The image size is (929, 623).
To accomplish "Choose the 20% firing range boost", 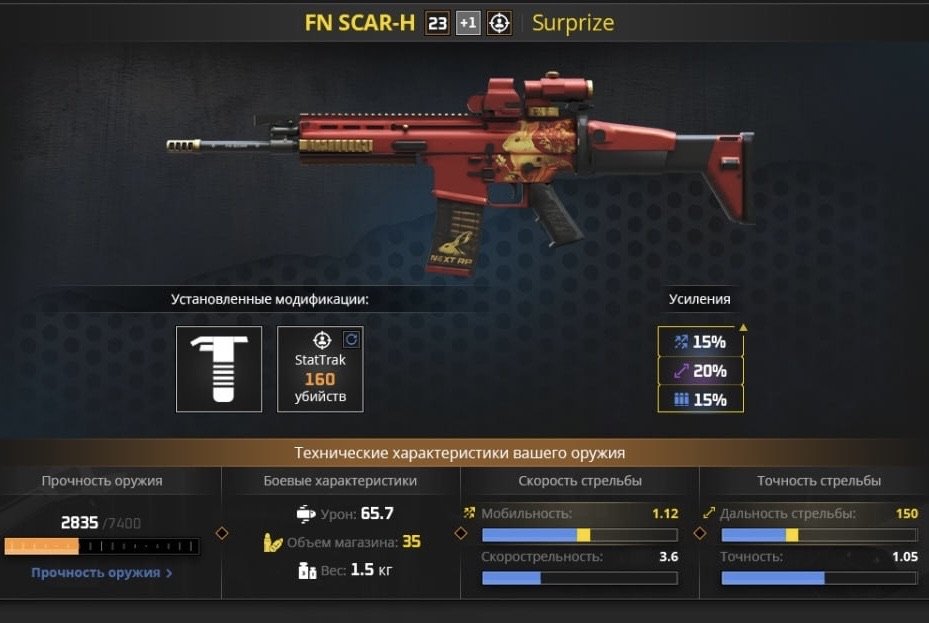I will coord(701,371).
